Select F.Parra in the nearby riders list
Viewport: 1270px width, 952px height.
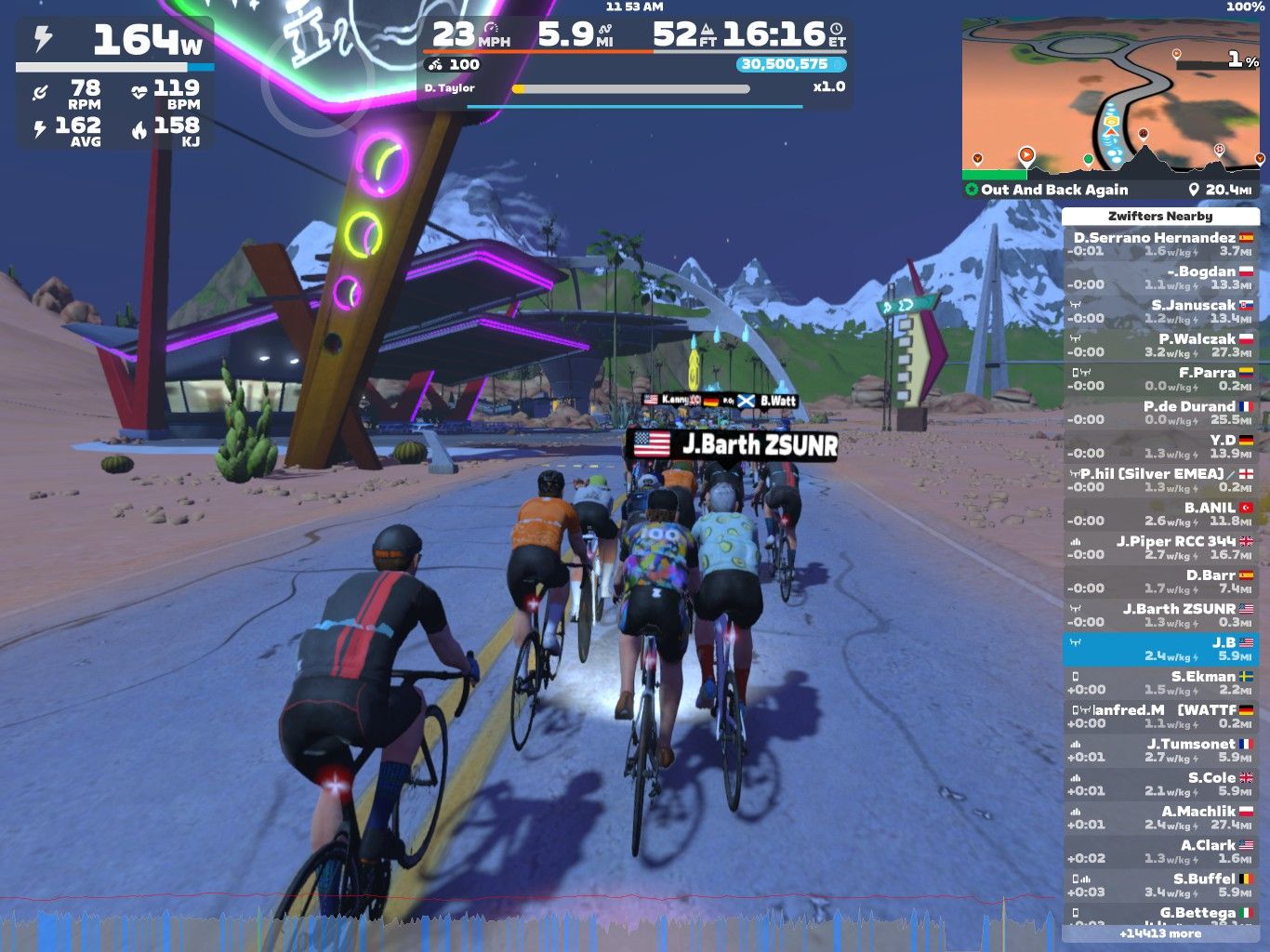[1160, 378]
